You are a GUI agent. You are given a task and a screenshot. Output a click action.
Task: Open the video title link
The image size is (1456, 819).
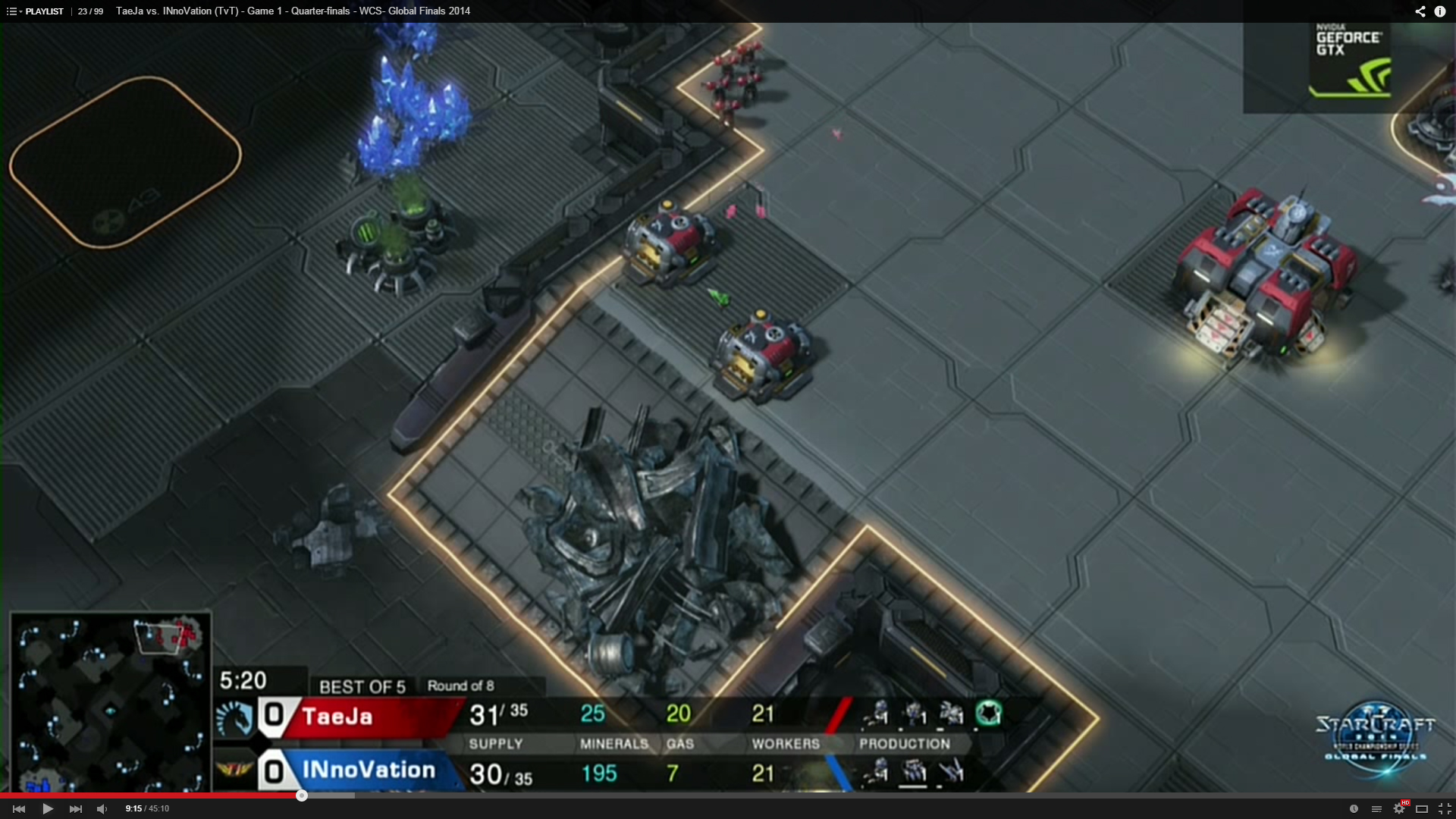click(293, 11)
